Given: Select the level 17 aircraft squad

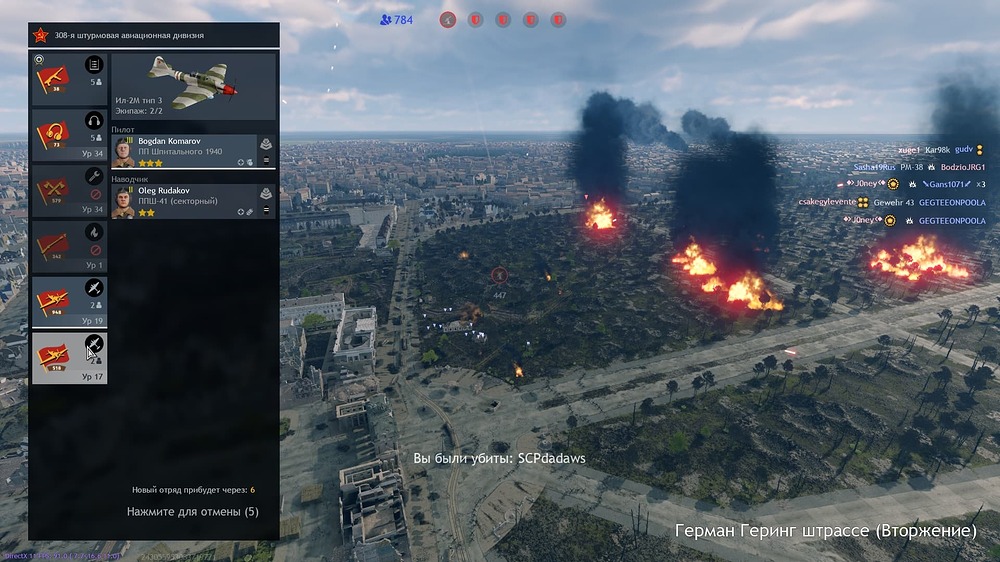Looking at the screenshot, I should pyautogui.click(x=69, y=358).
